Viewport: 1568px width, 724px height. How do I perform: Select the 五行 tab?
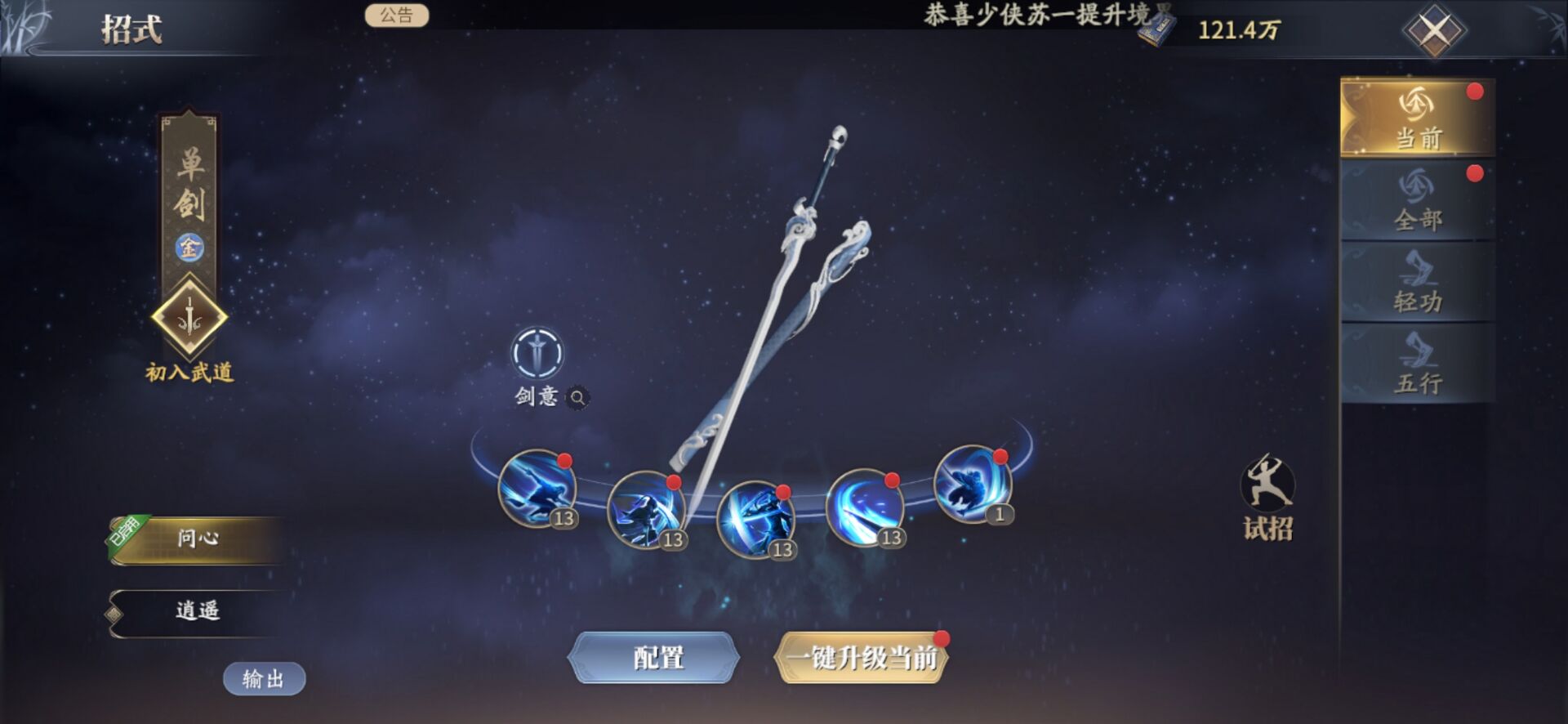click(1417, 364)
